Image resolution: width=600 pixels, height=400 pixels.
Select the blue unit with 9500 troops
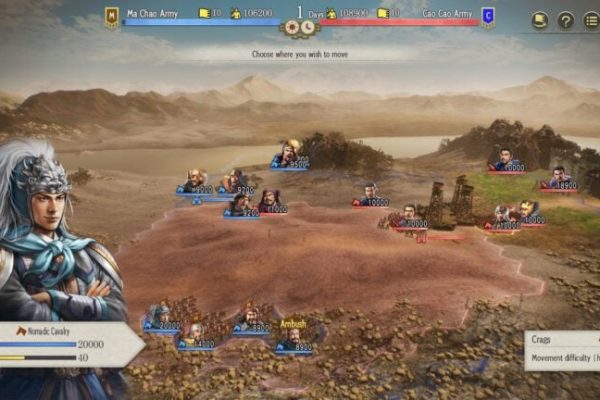(288, 153)
